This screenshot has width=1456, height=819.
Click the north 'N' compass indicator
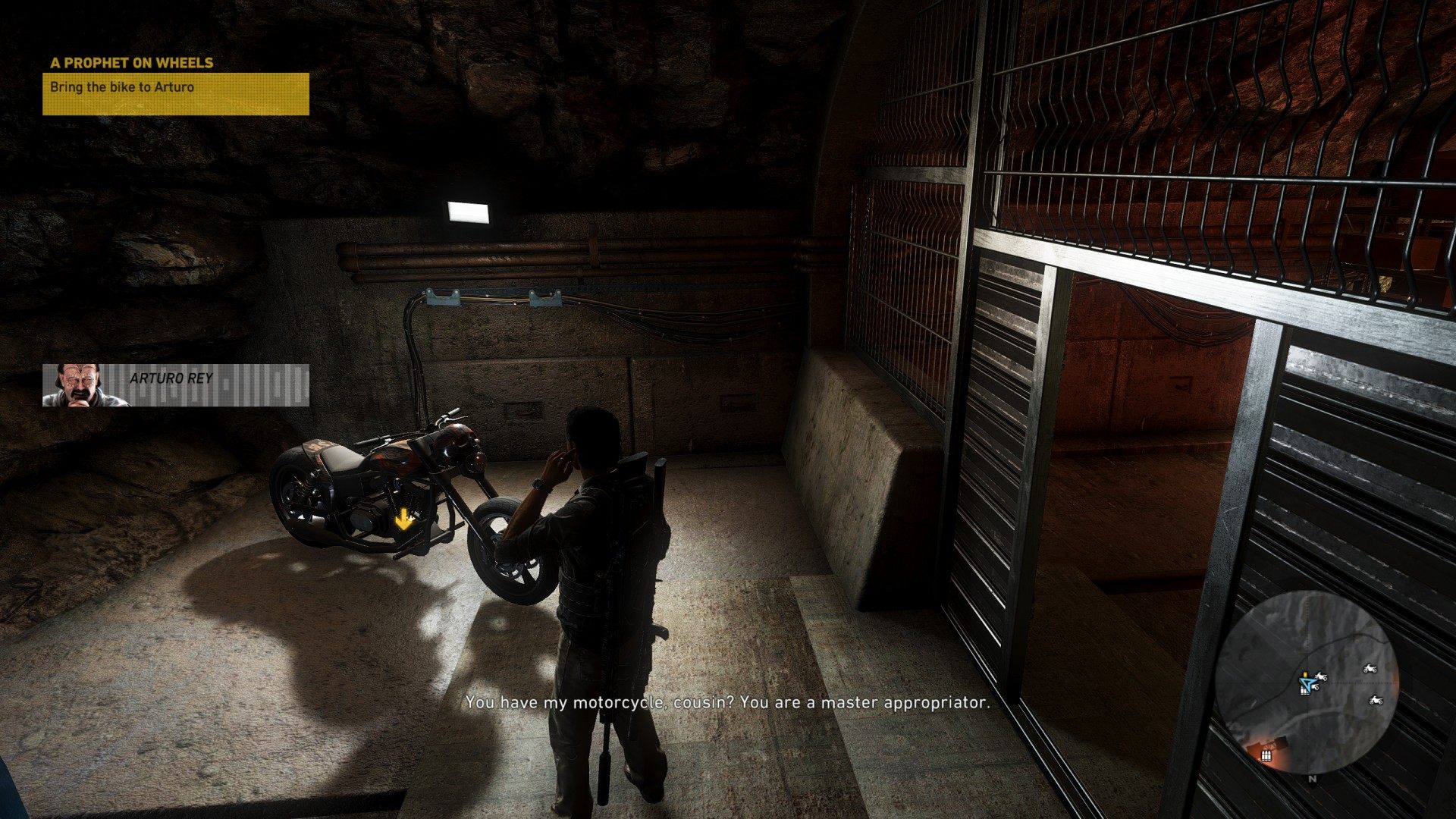coord(1312,778)
